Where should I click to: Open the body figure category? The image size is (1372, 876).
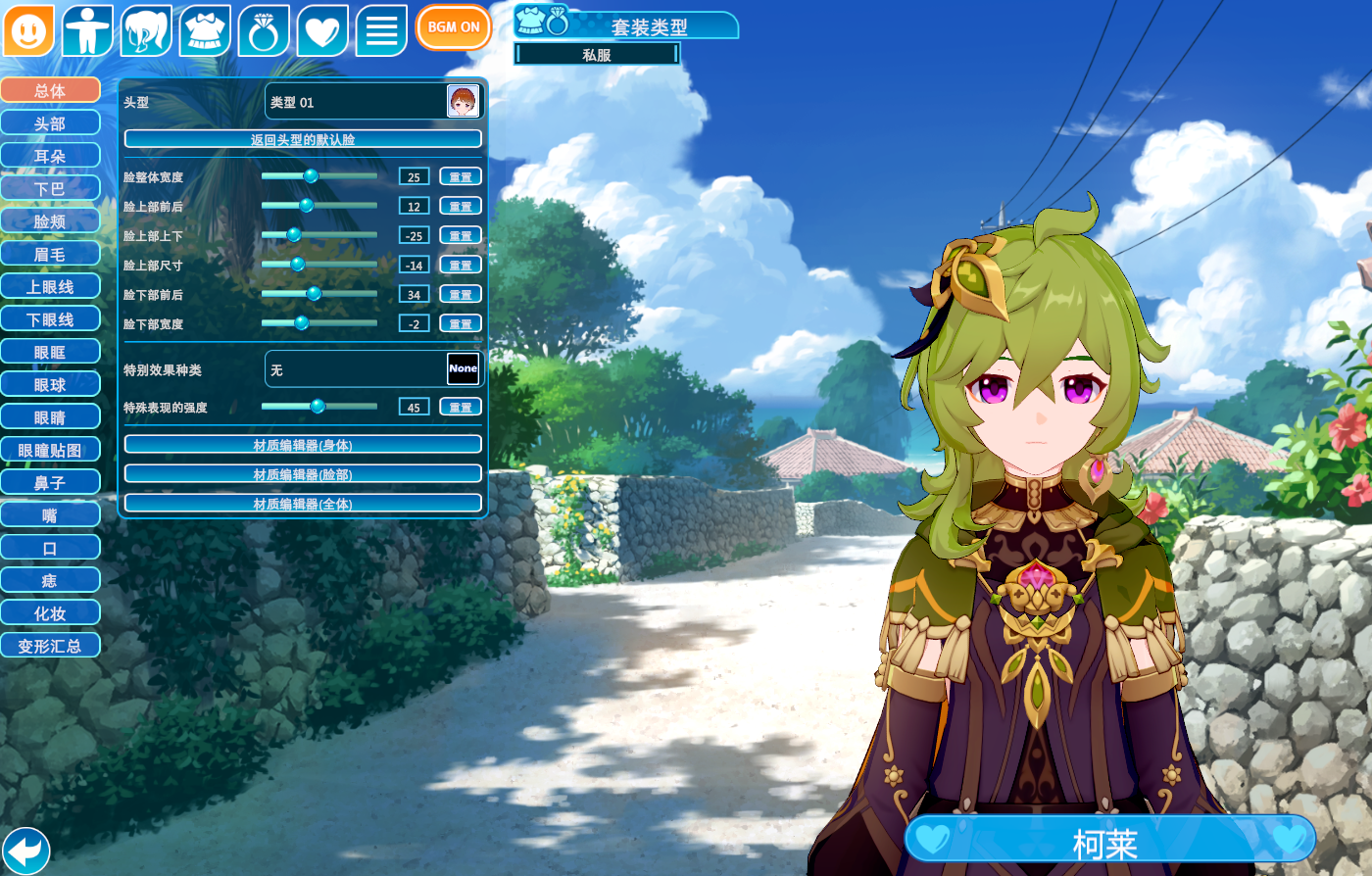coord(87,30)
